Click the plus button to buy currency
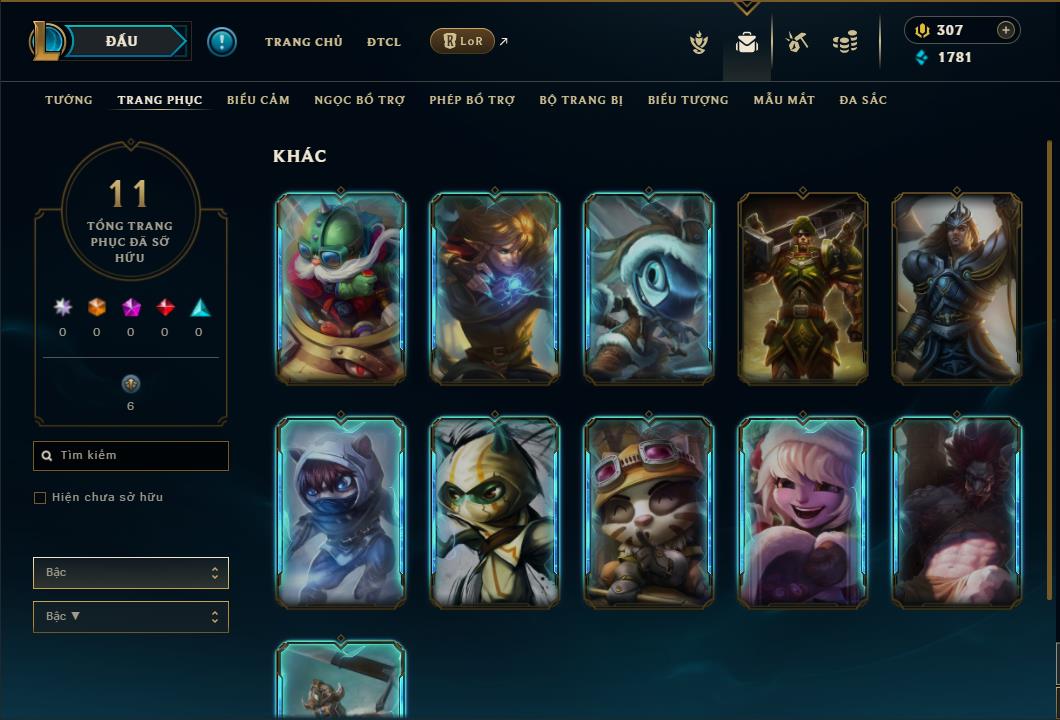1060x720 pixels. [1005, 30]
